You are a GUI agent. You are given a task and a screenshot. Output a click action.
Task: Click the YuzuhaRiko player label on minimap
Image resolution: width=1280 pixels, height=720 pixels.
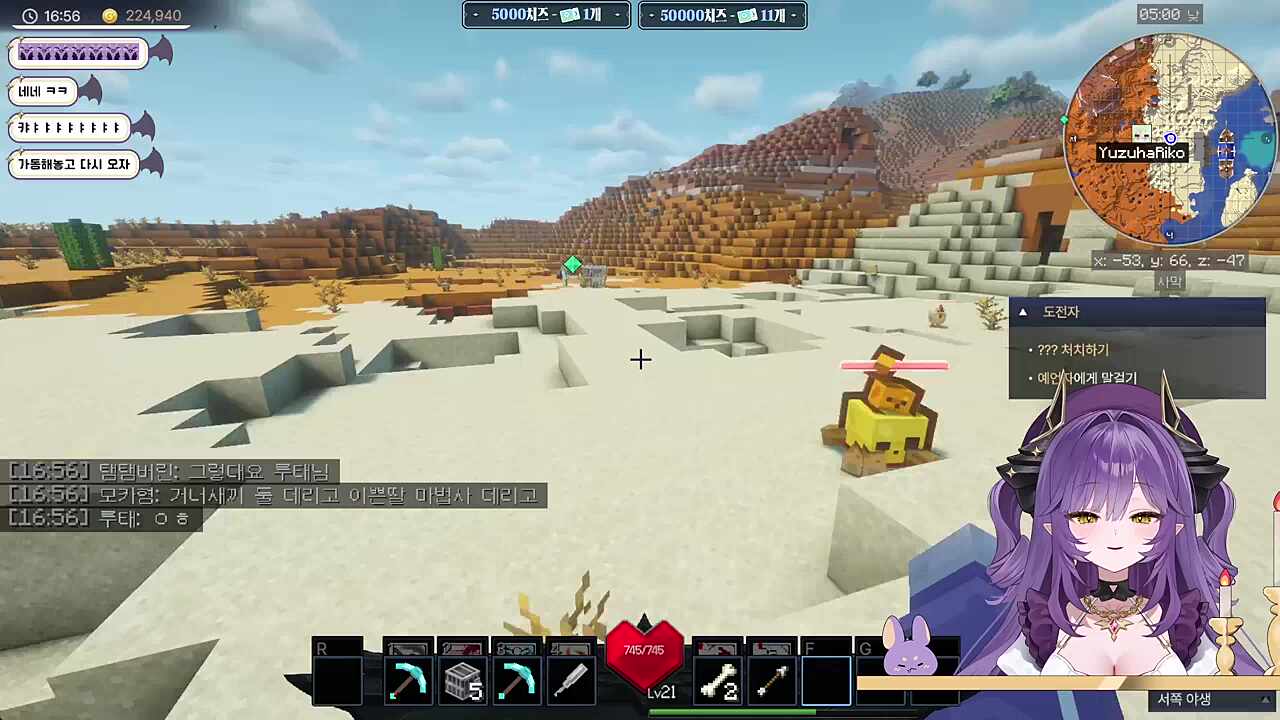(1141, 153)
